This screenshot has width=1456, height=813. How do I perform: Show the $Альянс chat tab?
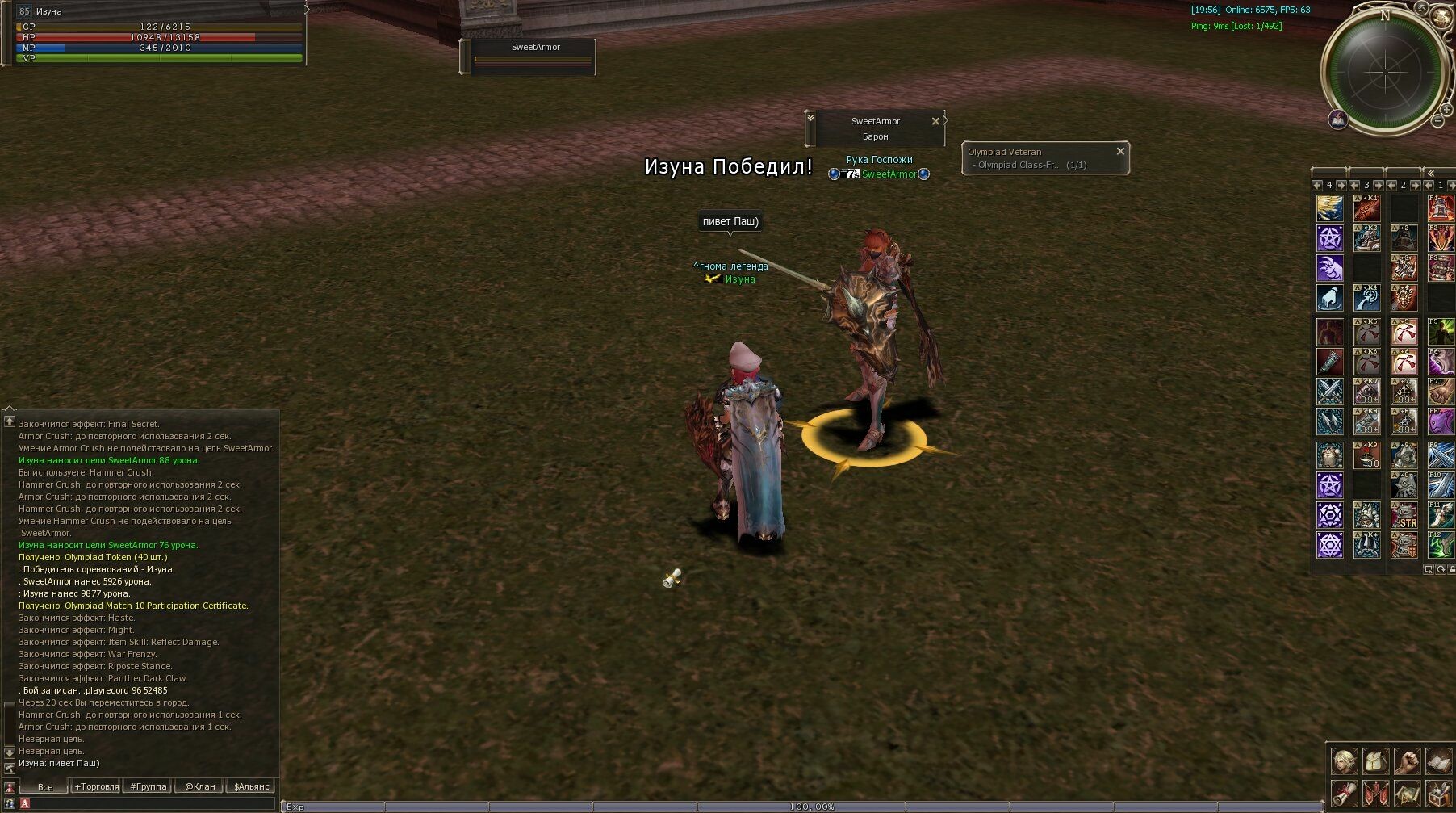pos(251,786)
